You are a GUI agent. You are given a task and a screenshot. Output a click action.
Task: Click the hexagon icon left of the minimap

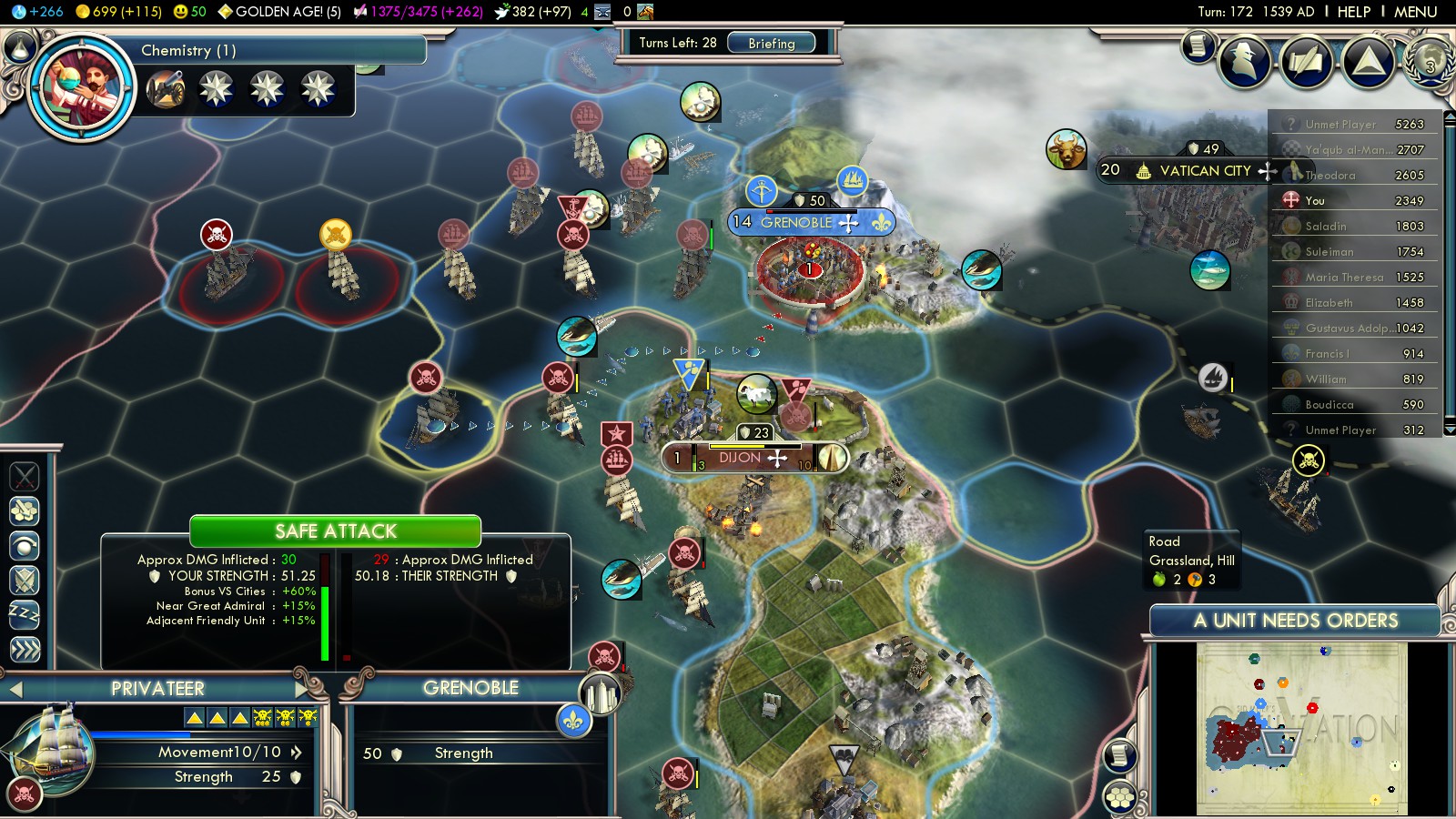tap(1120, 798)
